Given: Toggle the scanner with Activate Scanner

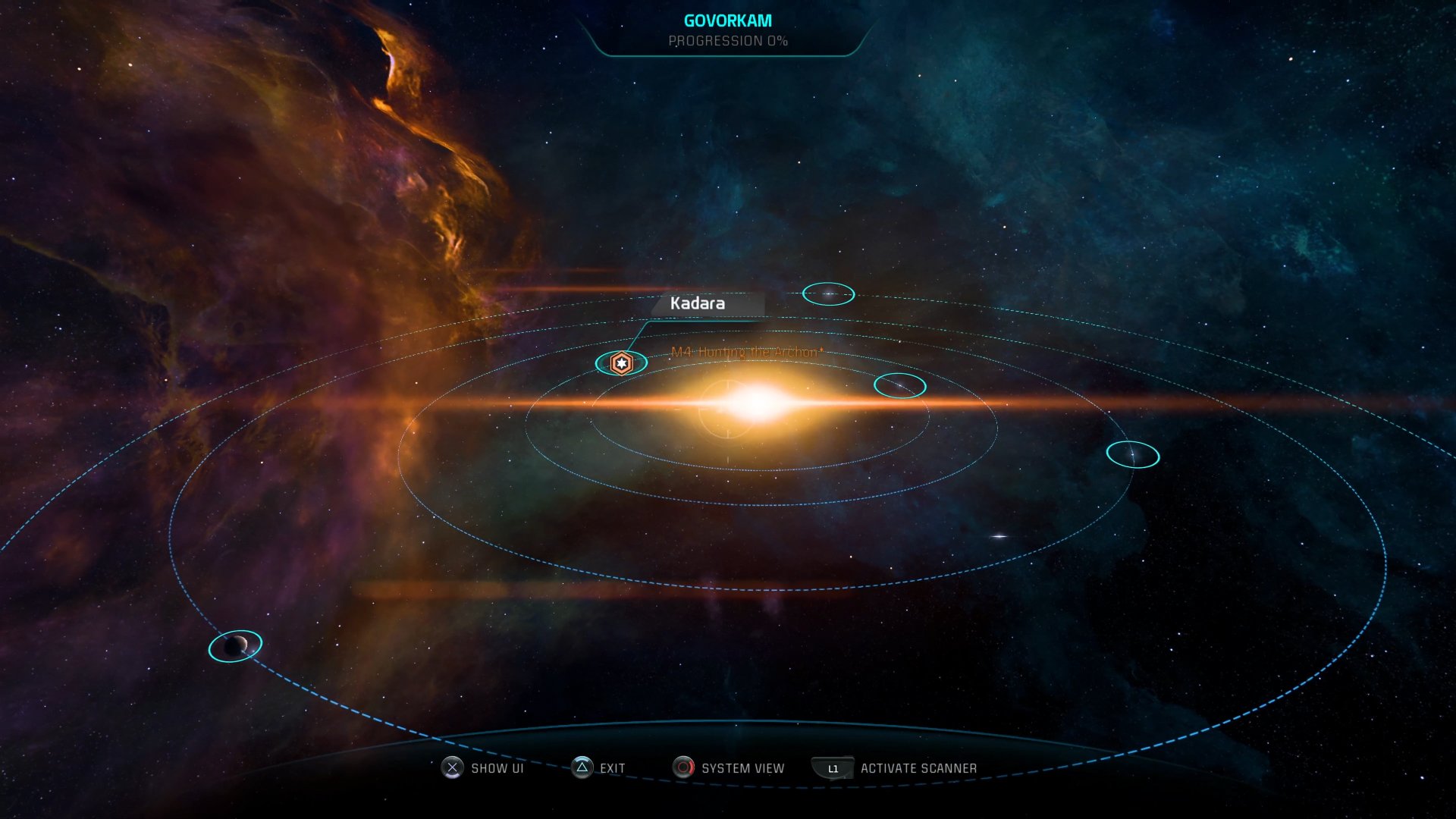Looking at the screenshot, I should pyautogui.click(x=918, y=767).
